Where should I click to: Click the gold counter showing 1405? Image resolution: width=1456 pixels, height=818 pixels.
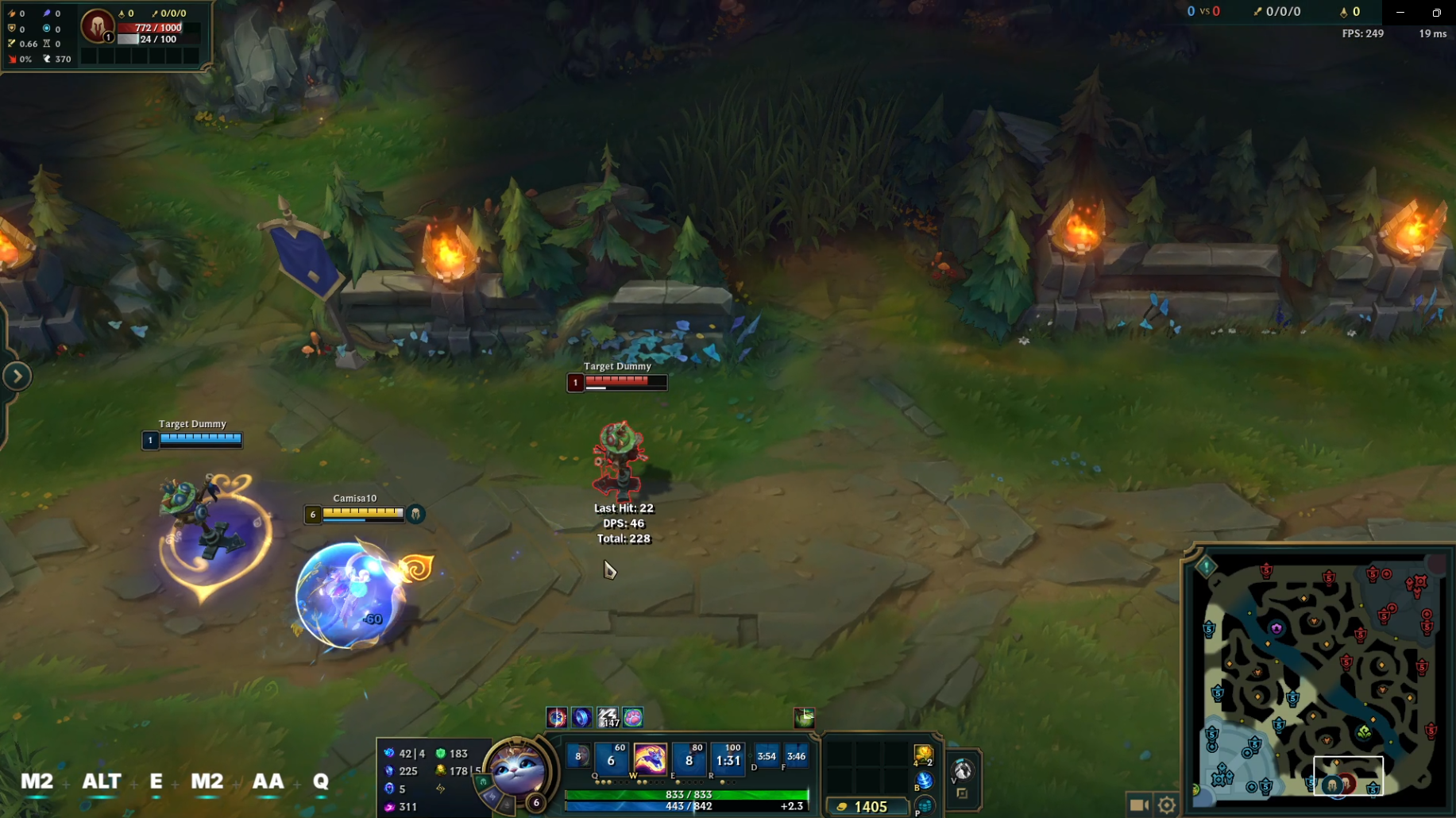[x=868, y=806]
